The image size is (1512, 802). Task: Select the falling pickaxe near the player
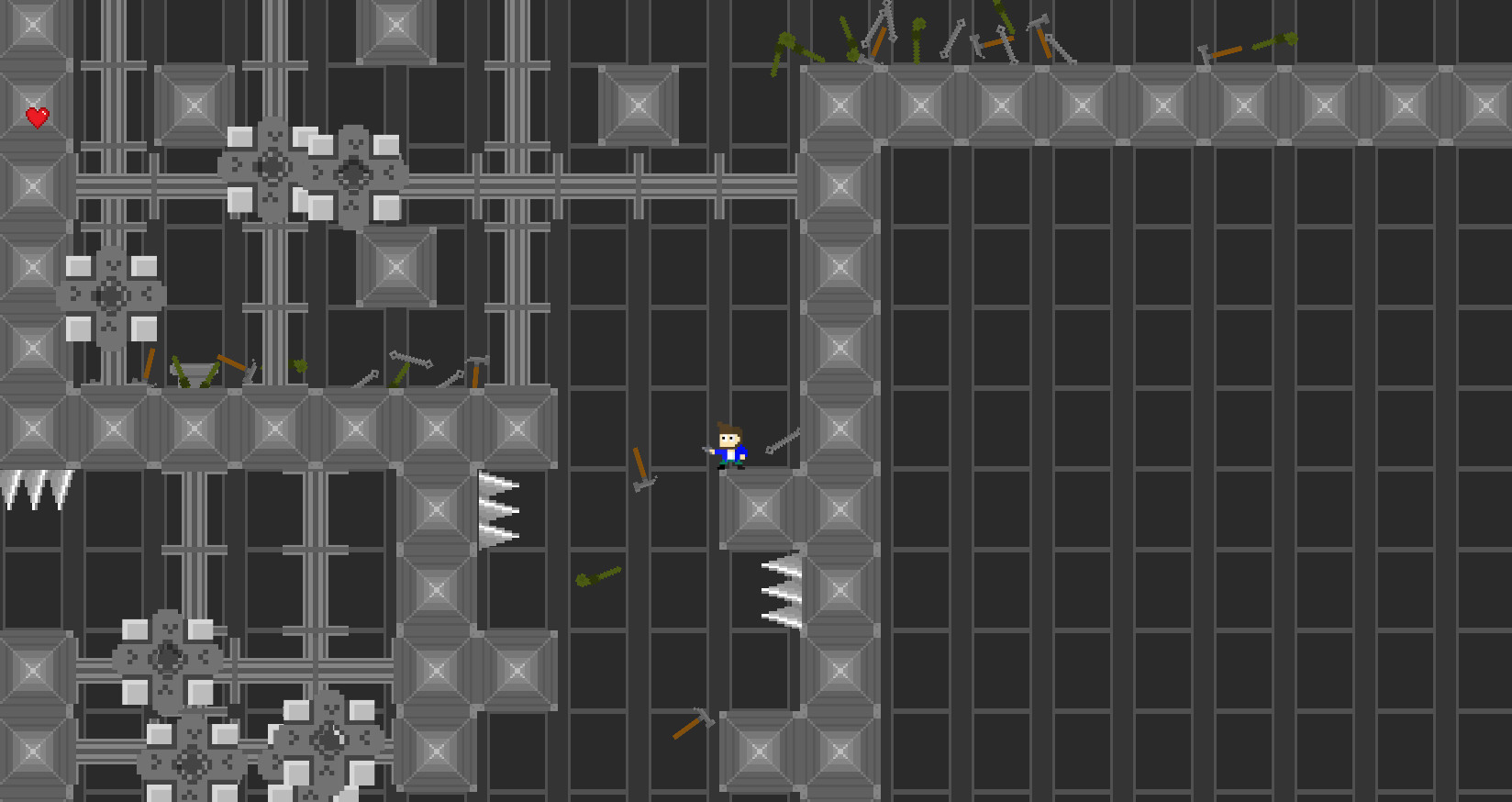click(642, 468)
